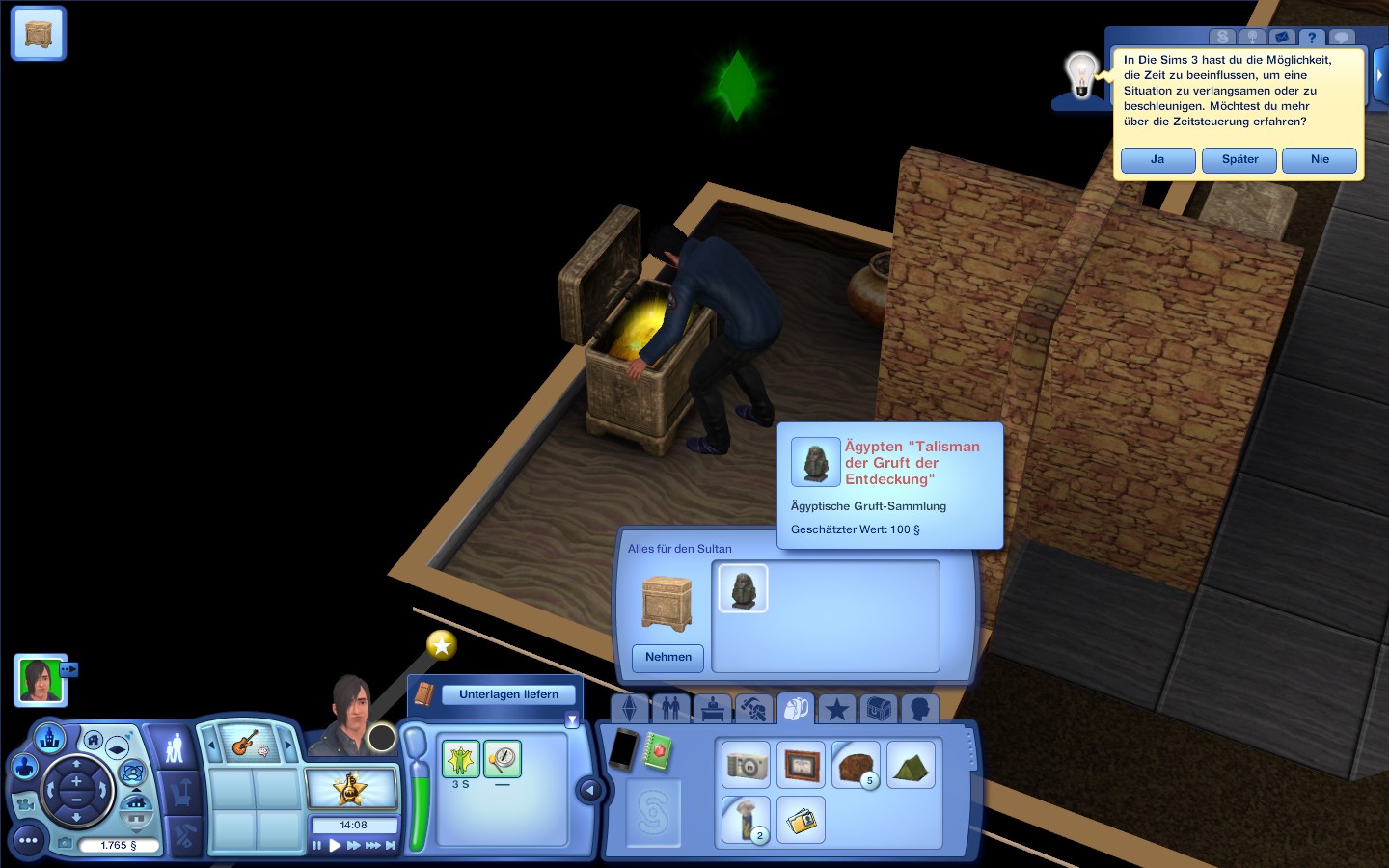This screenshot has width=1389, height=868.
Task: Switch to the relationships tab with two figures
Action: tap(670, 710)
